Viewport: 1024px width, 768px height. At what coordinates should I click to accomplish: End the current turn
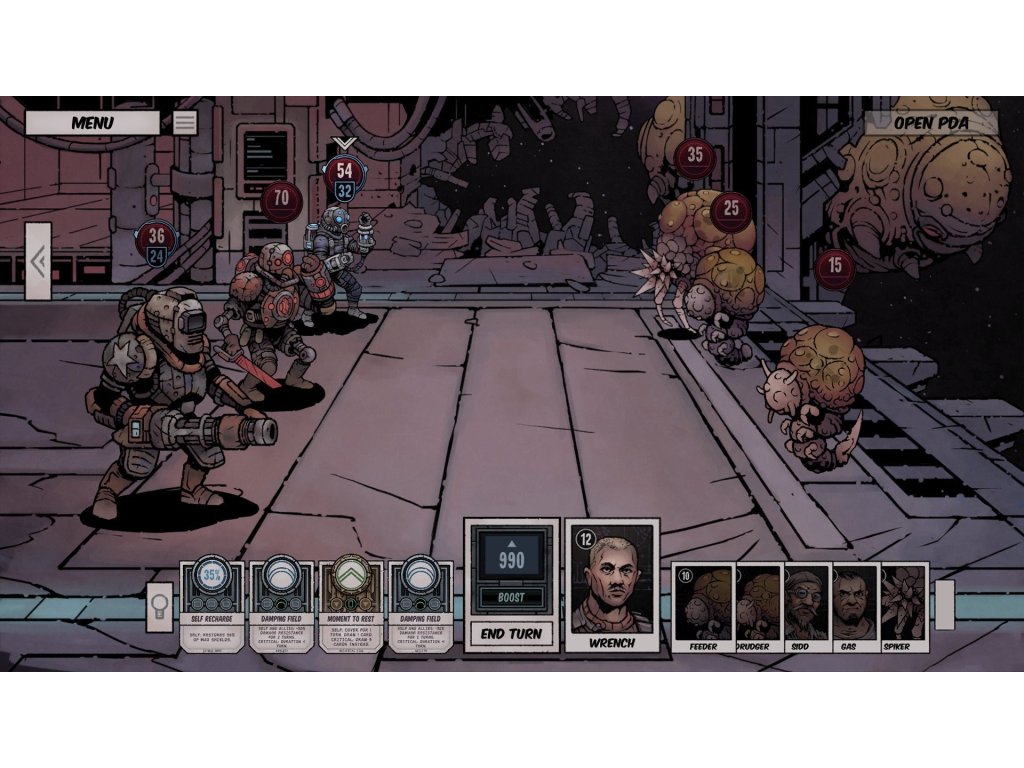(511, 633)
